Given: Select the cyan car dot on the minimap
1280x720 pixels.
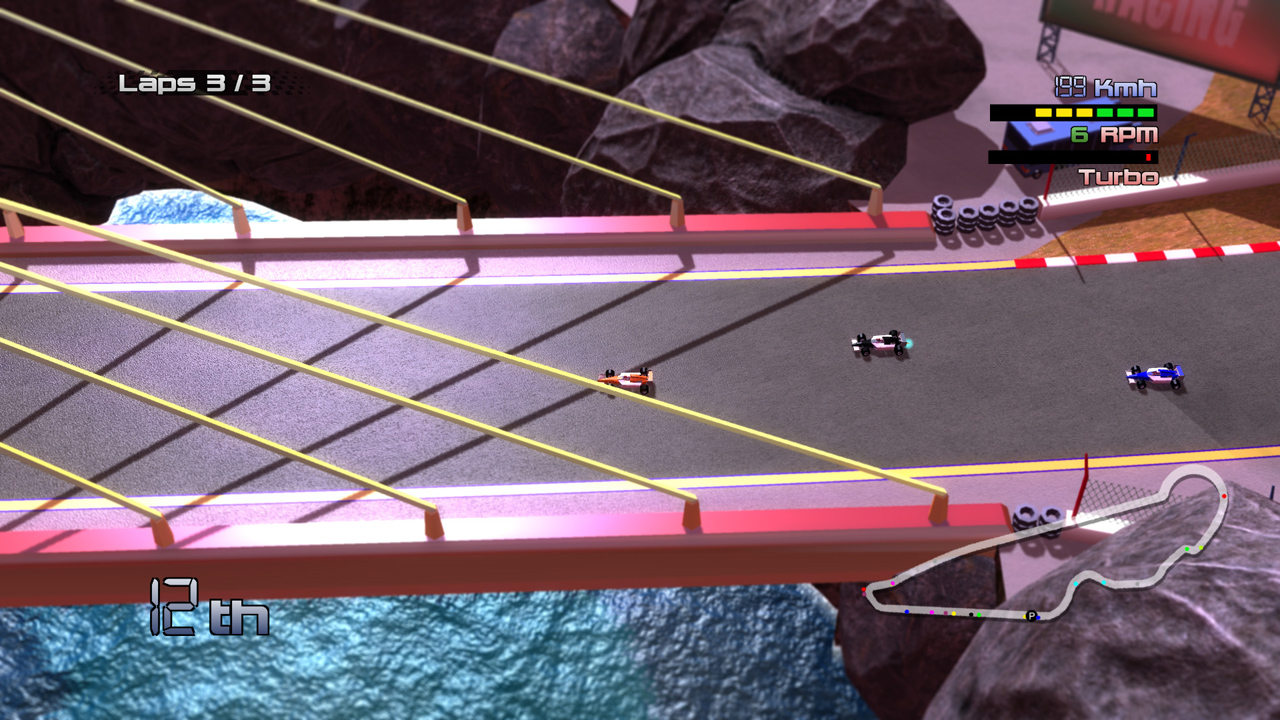Looking at the screenshot, I should click(1075, 584).
